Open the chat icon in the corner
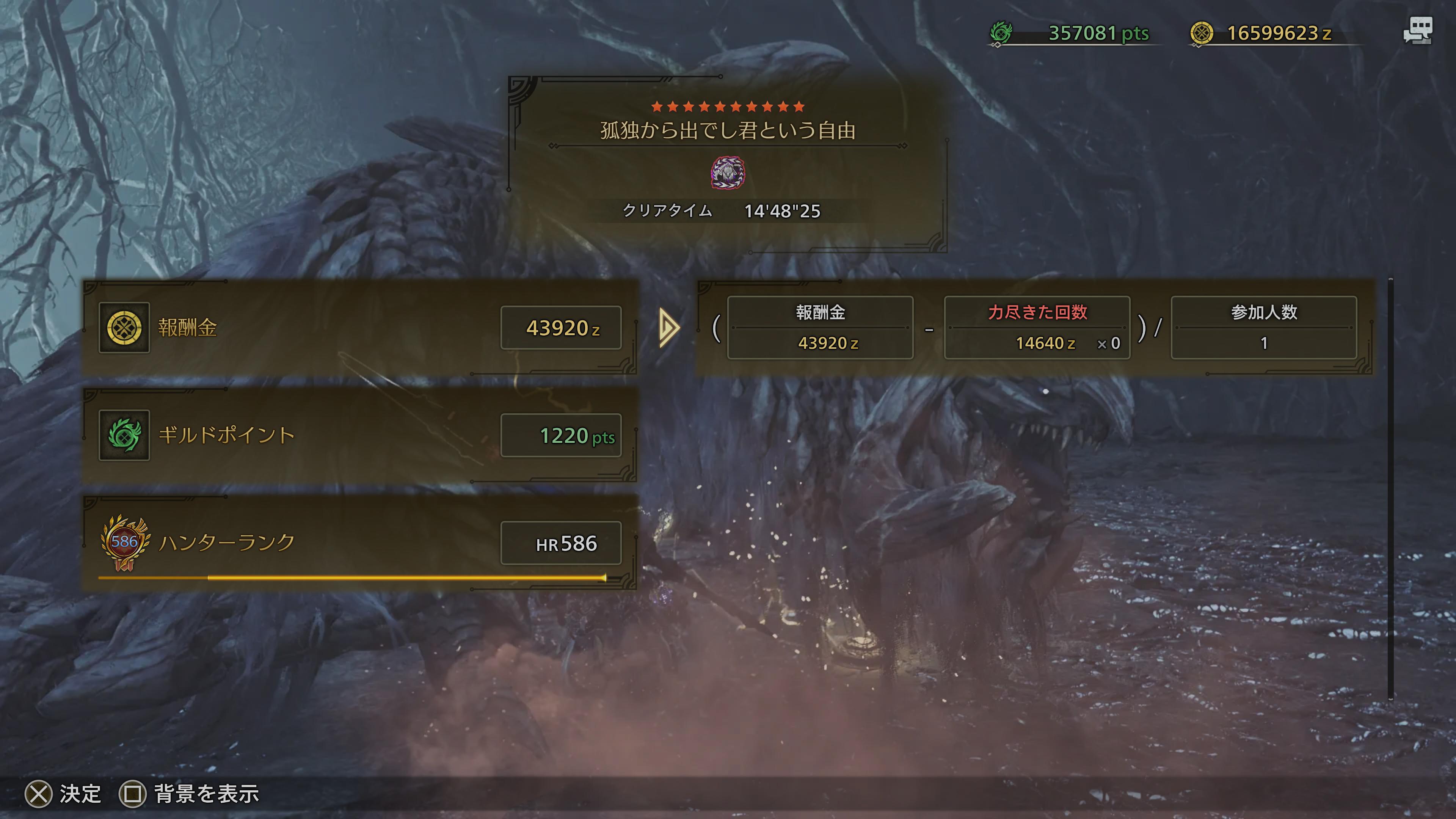 [1417, 31]
